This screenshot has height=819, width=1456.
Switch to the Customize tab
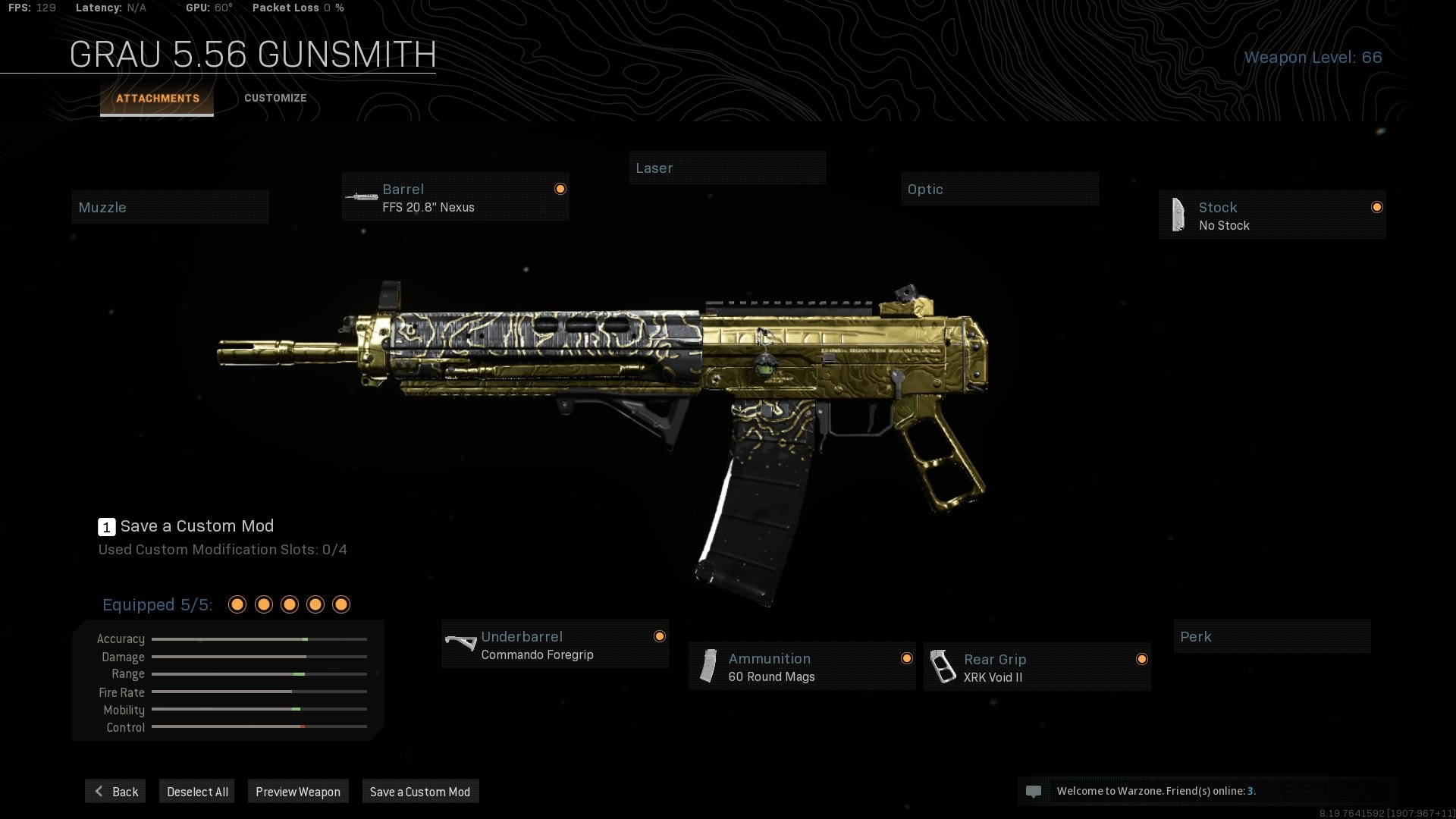[275, 98]
